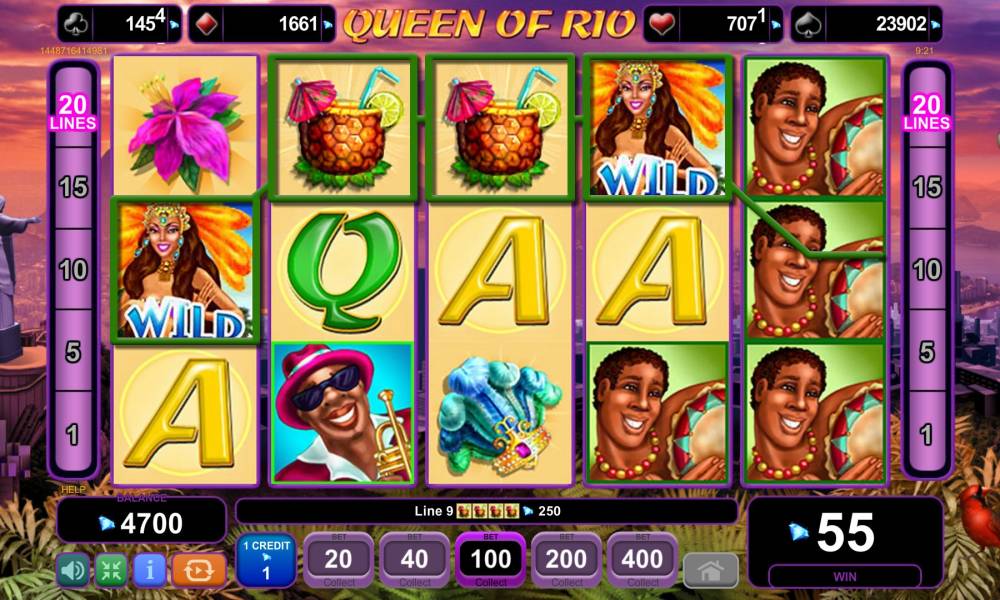This screenshot has height=600, width=1000.
Task: Toggle the sound speaker icon
Action: click(71, 569)
